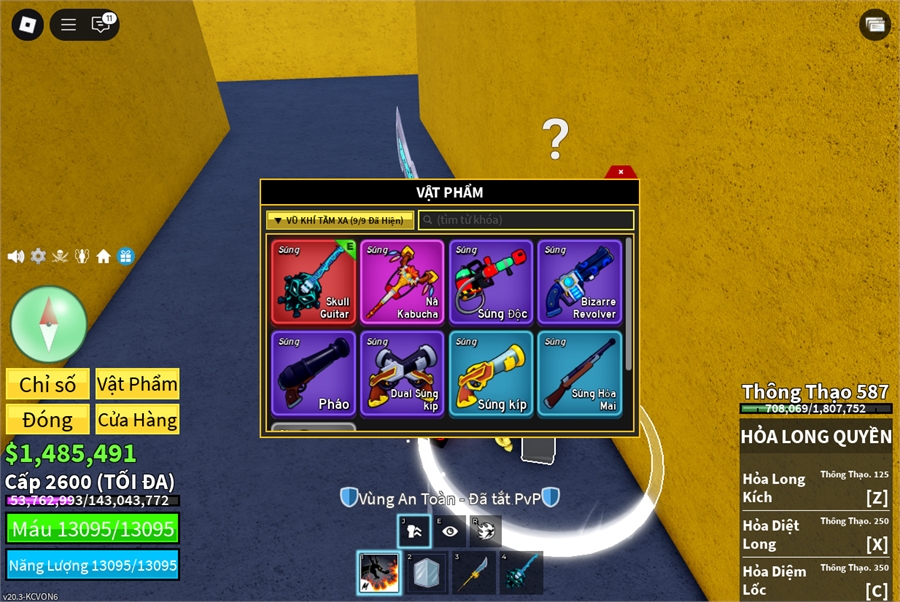Choose the Nà Kabucha gun
This screenshot has width=900, height=602.
click(402, 282)
